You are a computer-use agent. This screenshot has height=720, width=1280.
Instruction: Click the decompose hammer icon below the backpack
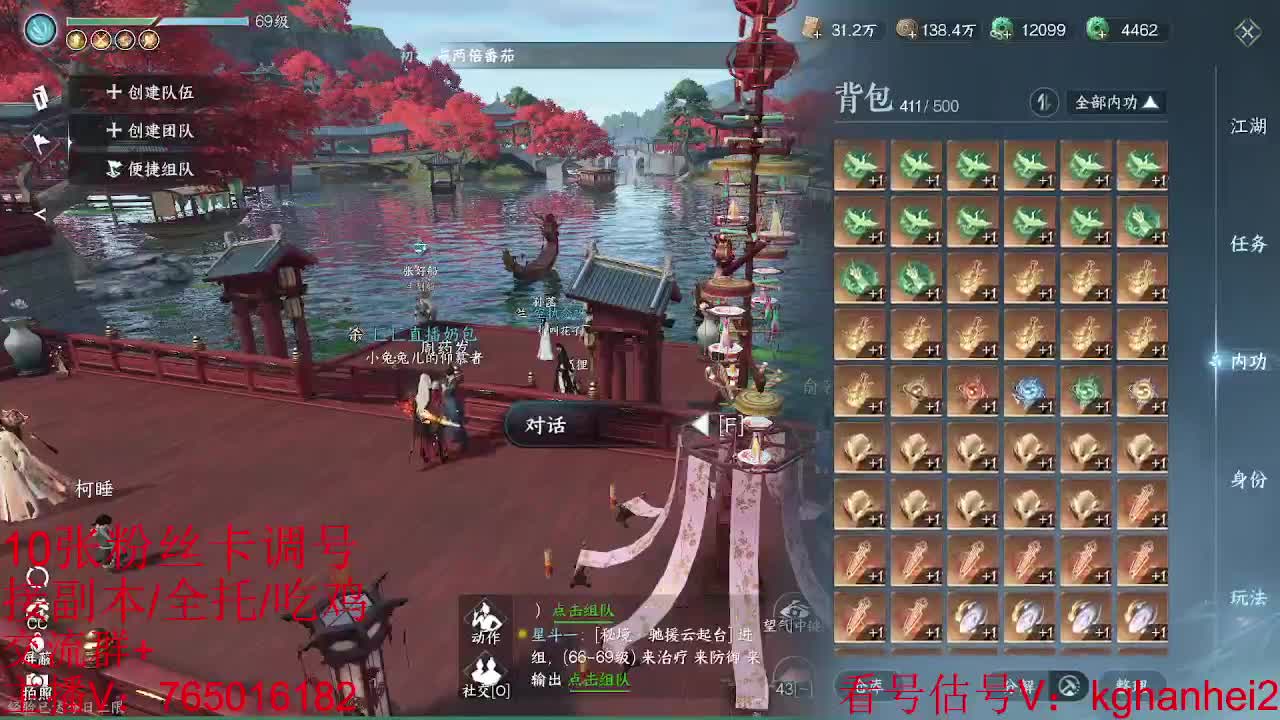point(1068,687)
